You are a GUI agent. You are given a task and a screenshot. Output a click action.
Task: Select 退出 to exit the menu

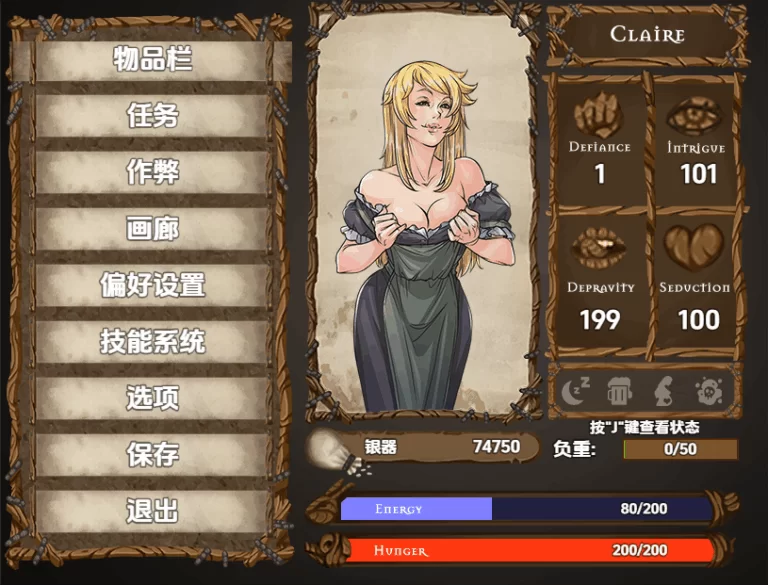(153, 511)
